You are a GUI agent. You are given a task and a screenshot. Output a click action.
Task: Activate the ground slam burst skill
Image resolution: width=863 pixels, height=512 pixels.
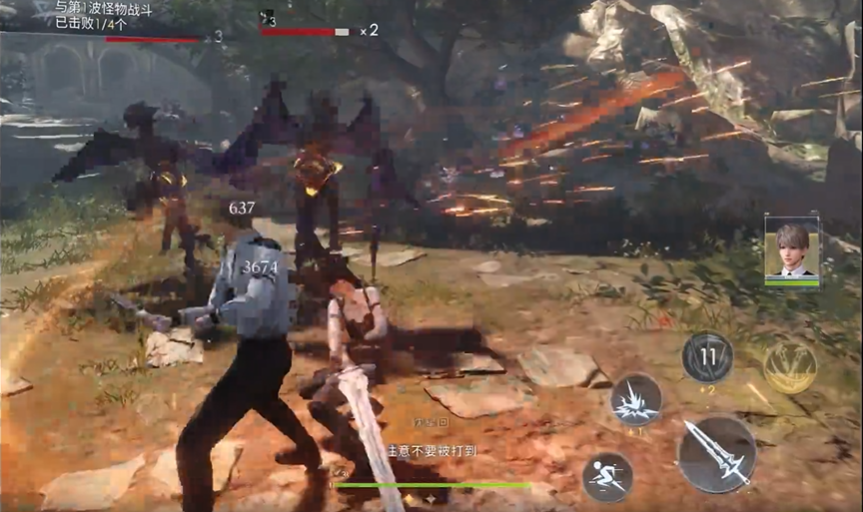(636, 399)
